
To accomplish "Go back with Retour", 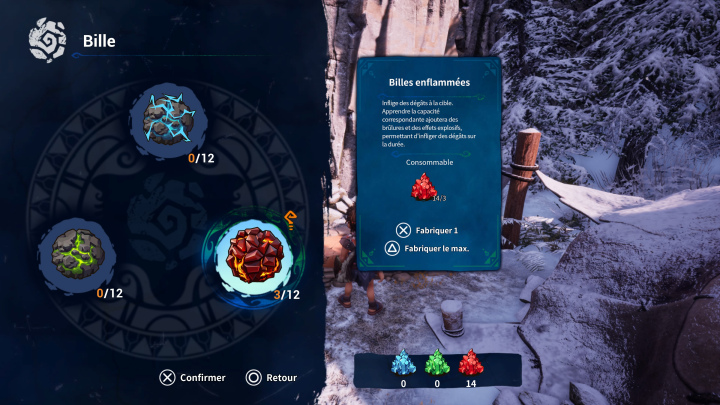I will point(281,378).
